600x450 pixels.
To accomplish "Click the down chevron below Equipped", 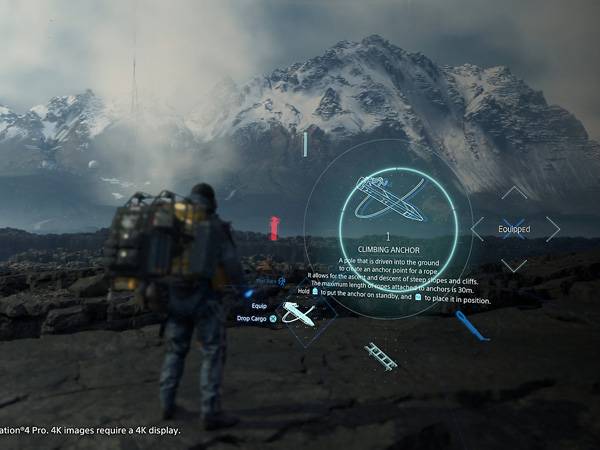I will [514, 265].
